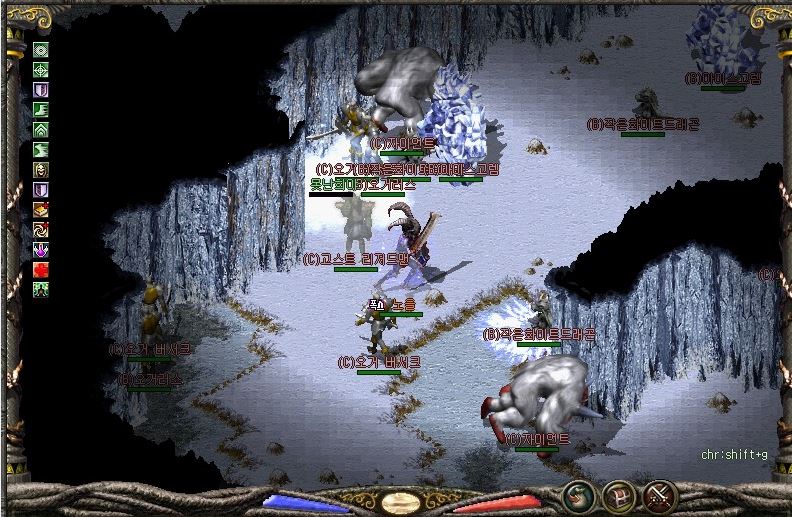Activate the spiral swirl skill icon
The height and width of the screenshot is (517, 792).
(41, 230)
